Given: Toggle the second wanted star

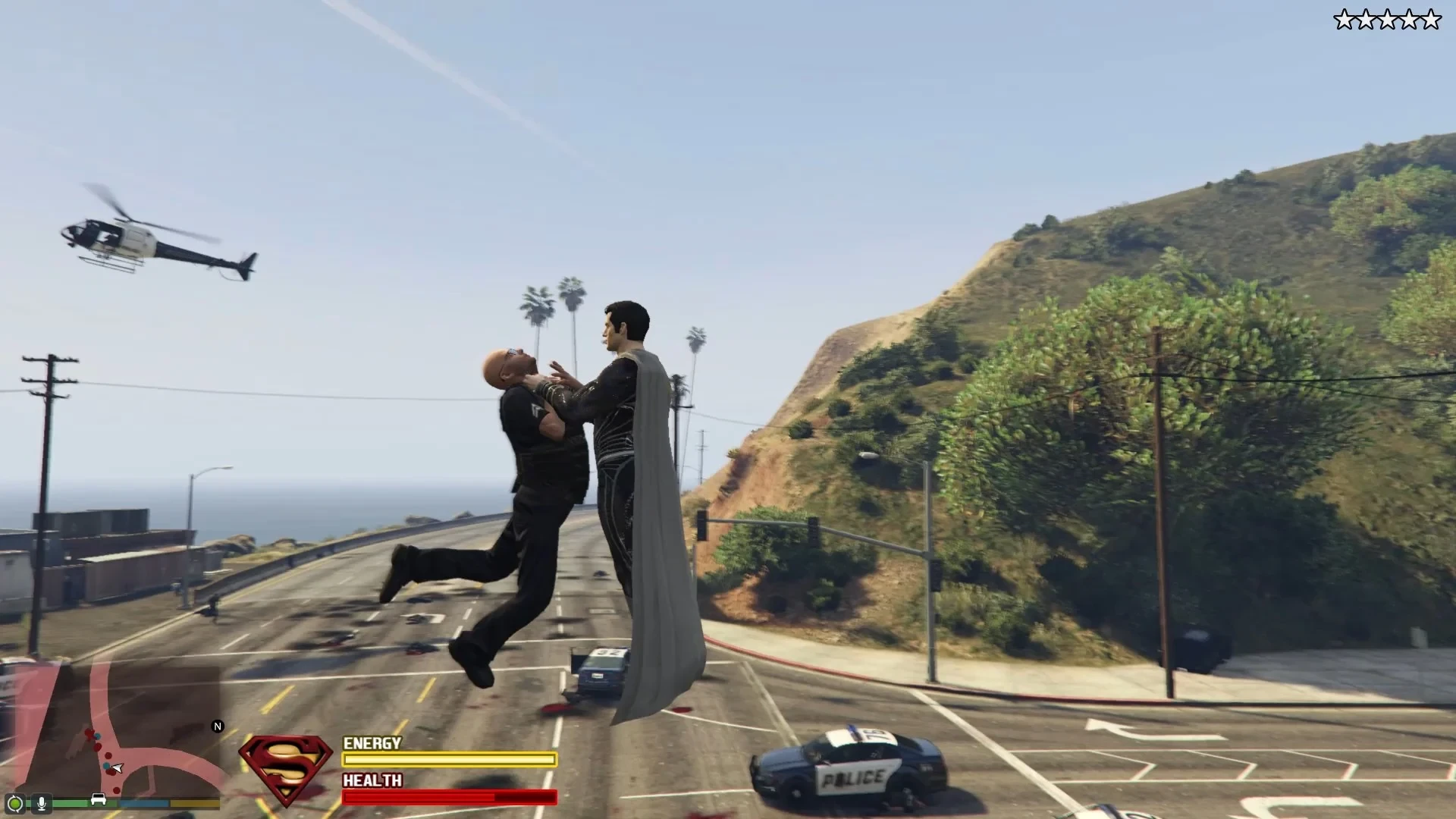Looking at the screenshot, I should click(1366, 19).
